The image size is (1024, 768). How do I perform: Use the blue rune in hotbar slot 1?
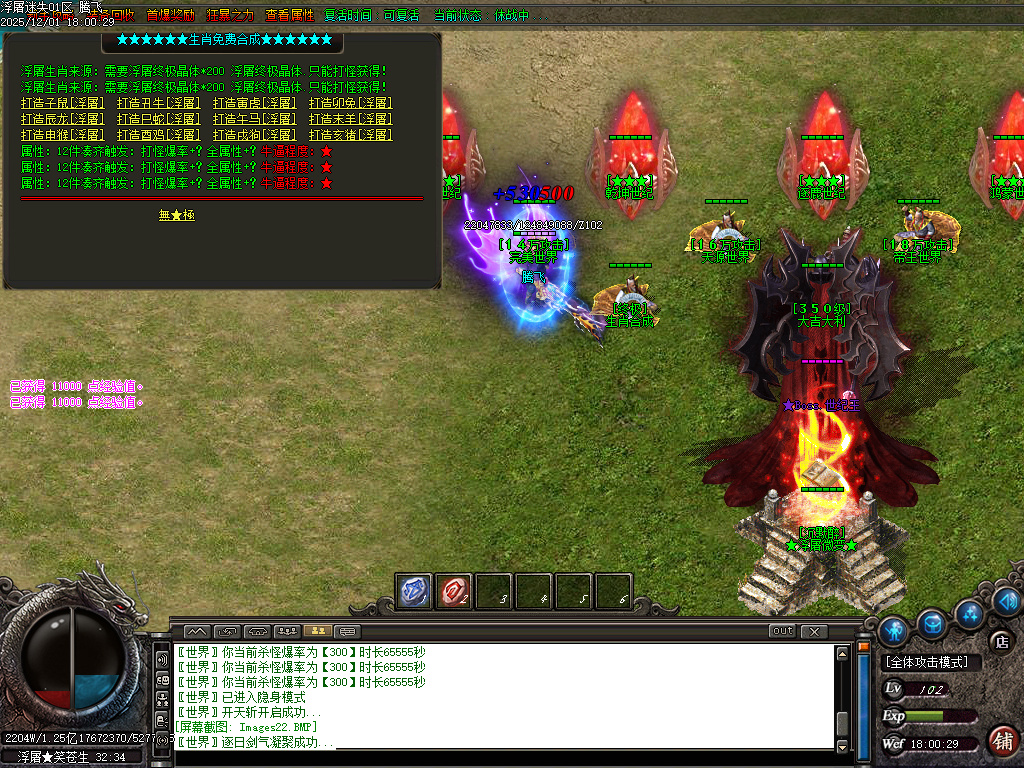point(414,591)
